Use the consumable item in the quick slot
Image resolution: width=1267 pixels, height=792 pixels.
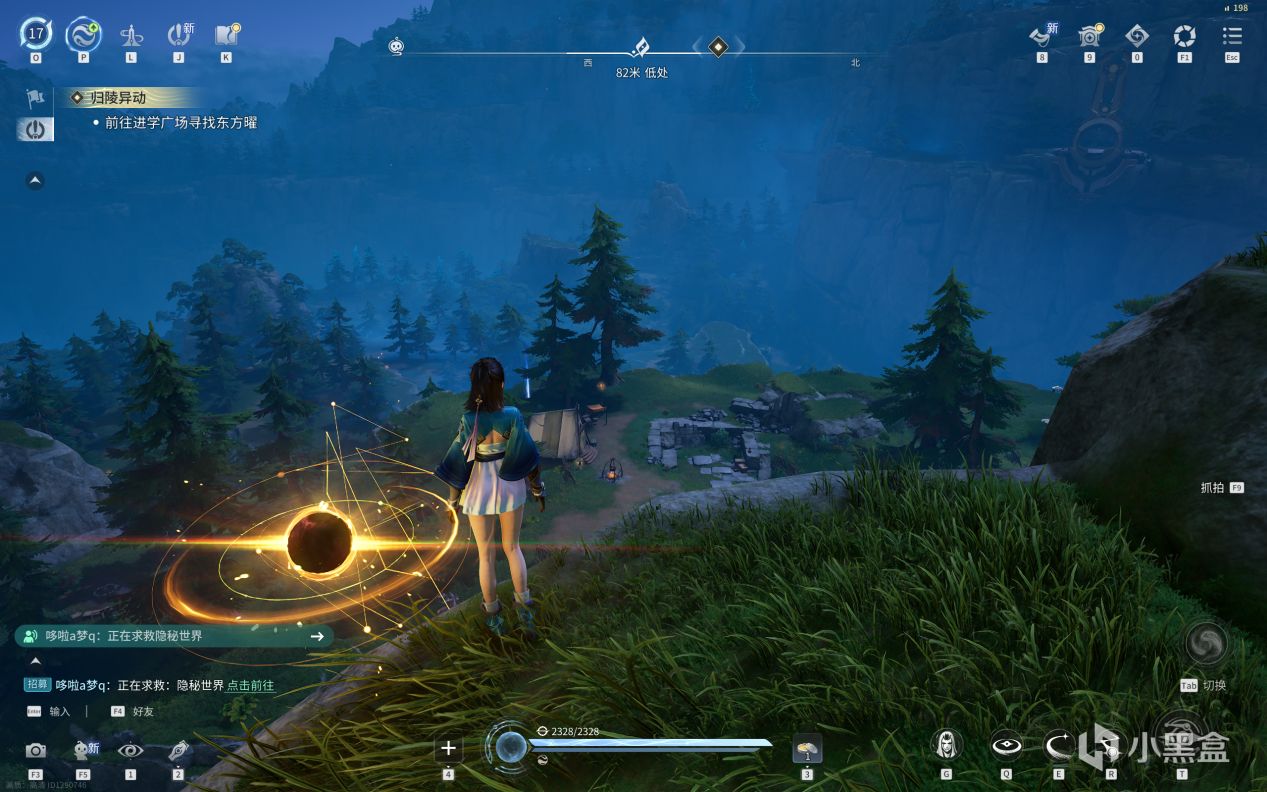[x=807, y=747]
